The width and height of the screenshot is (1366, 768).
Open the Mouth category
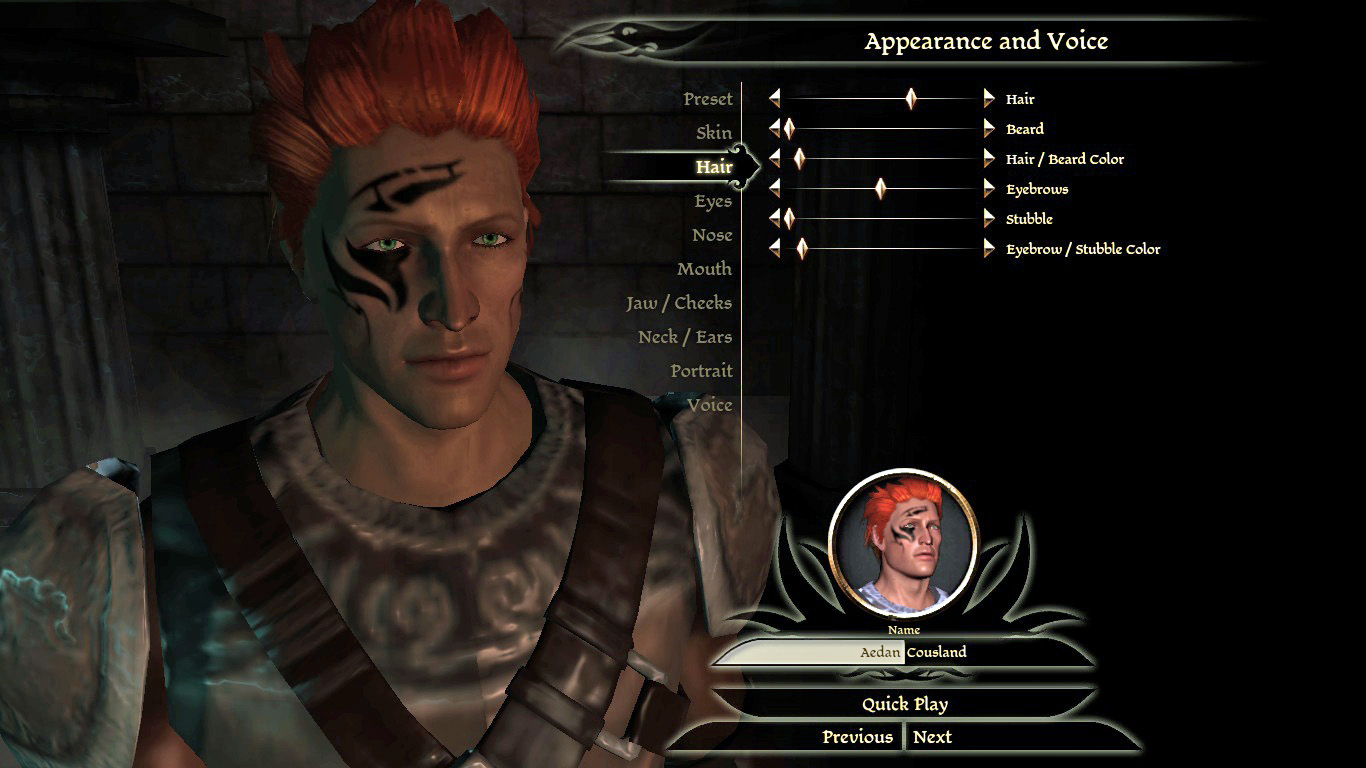click(704, 269)
